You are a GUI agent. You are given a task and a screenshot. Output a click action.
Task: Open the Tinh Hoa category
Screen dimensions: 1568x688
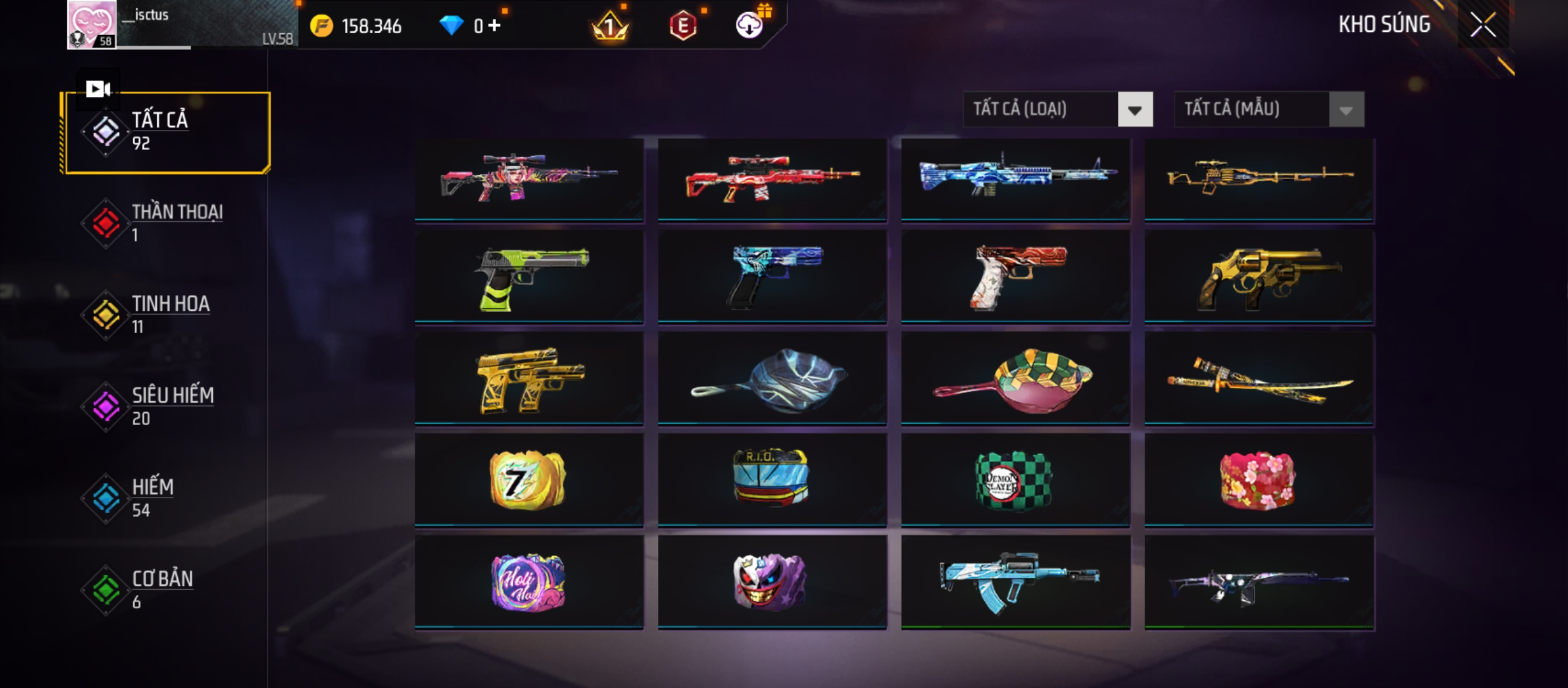[x=167, y=315]
